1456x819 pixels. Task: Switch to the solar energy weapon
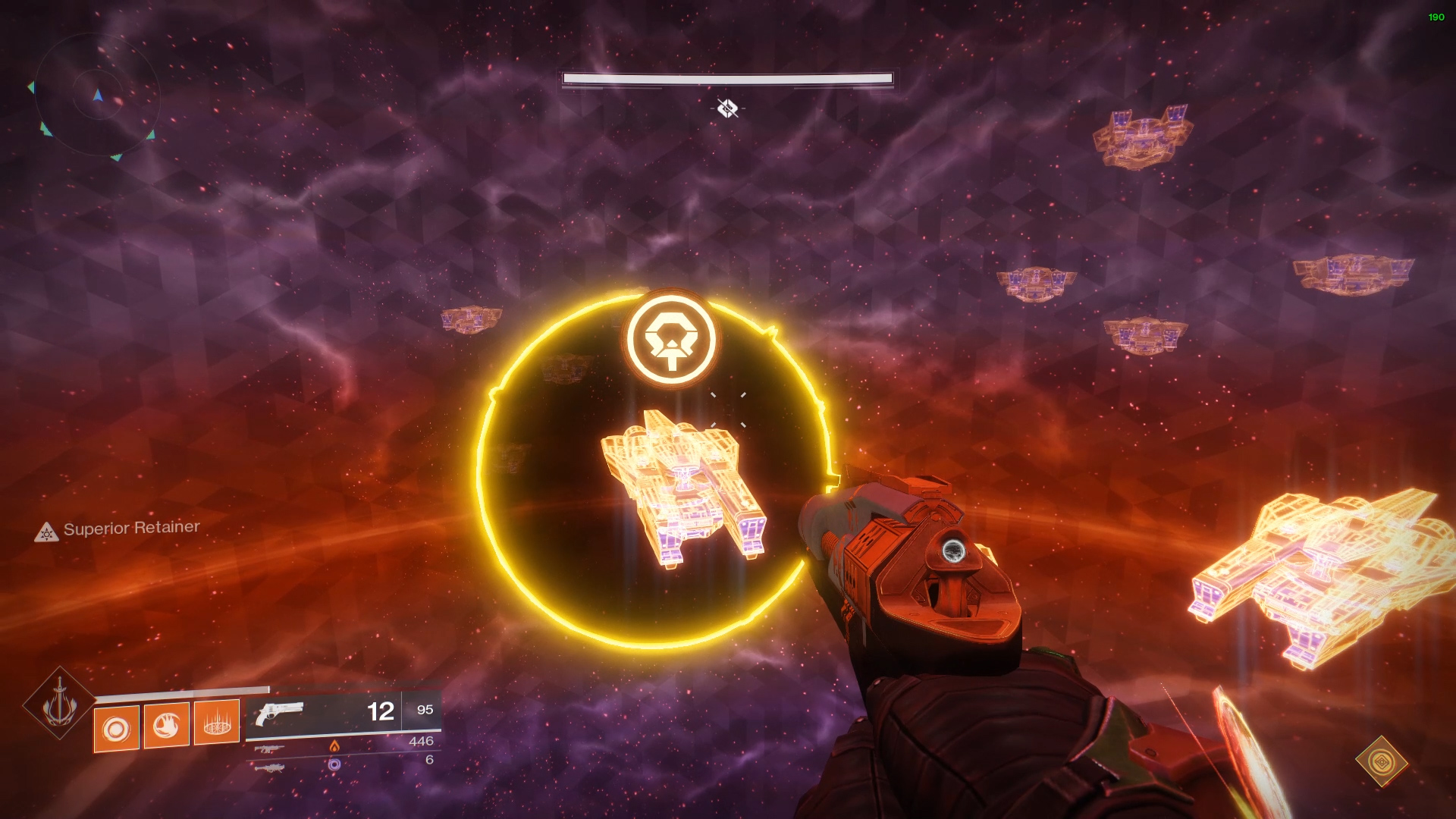click(x=270, y=748)
